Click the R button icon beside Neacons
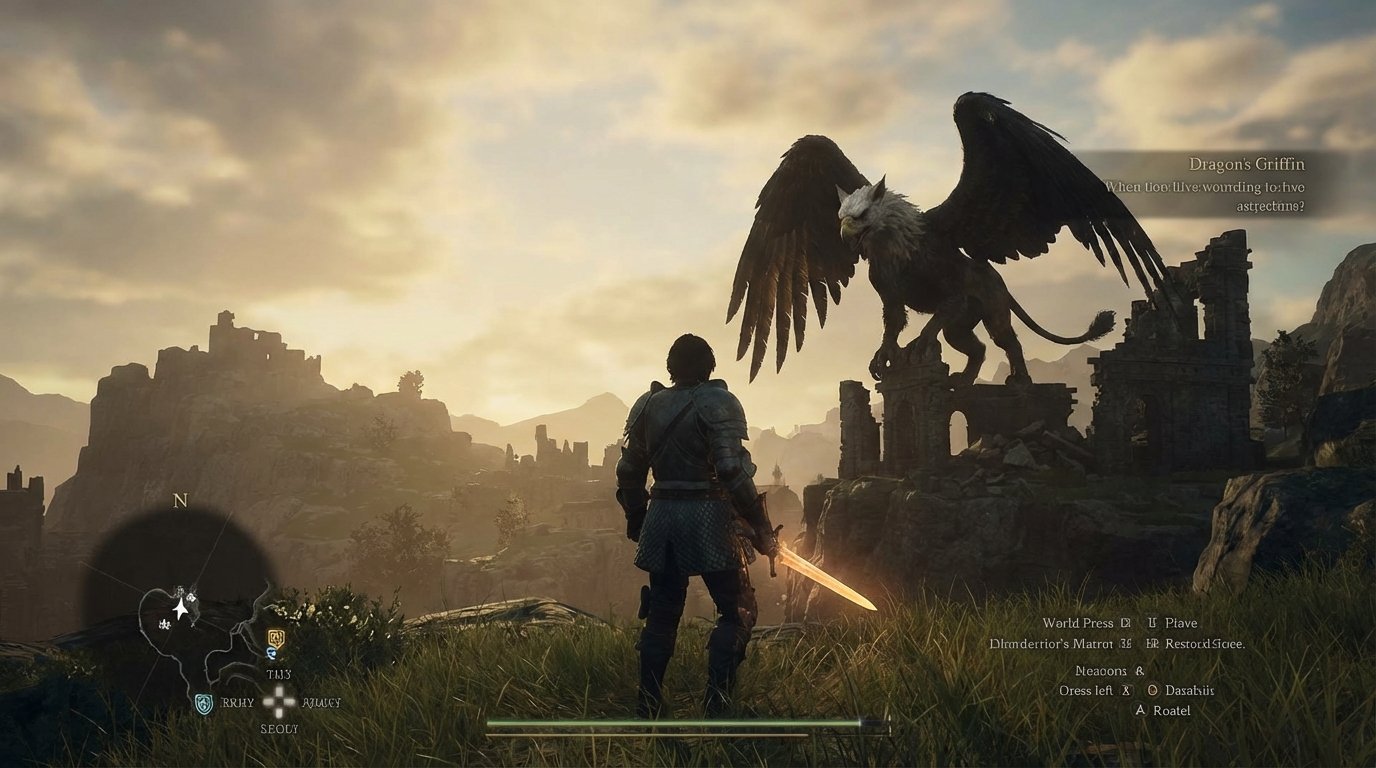The height and width of the screenshot is (768, 1376). coord(1140,671)
